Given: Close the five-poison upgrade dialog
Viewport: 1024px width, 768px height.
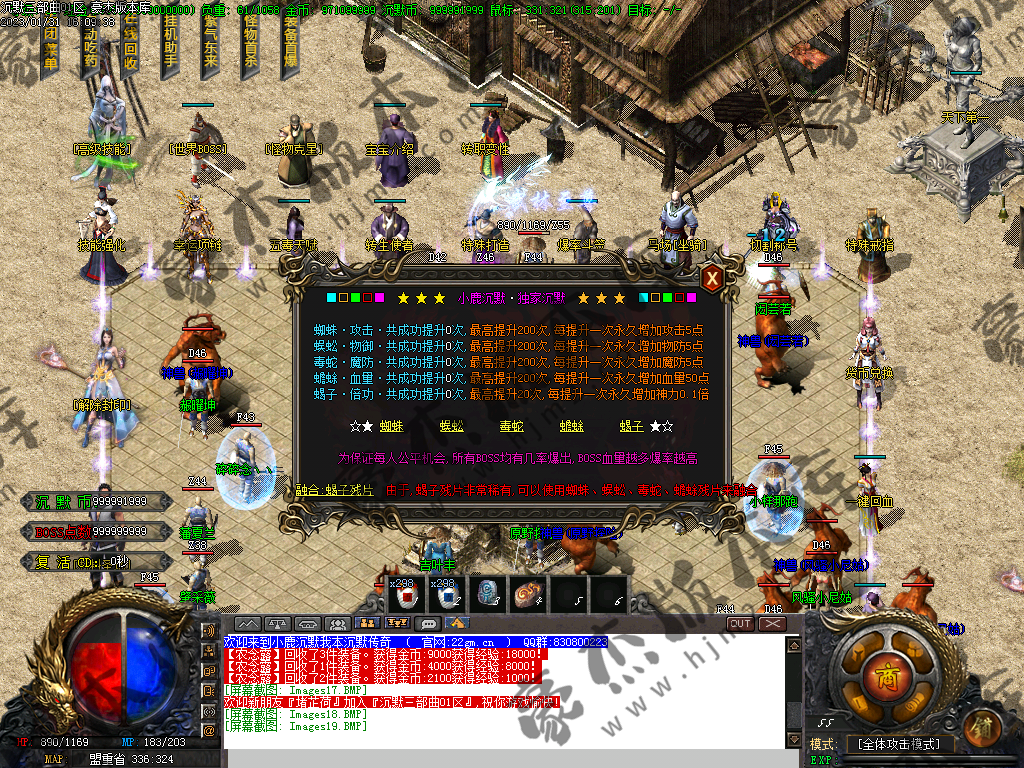Looking at the screenshot, I should point(711,279).
